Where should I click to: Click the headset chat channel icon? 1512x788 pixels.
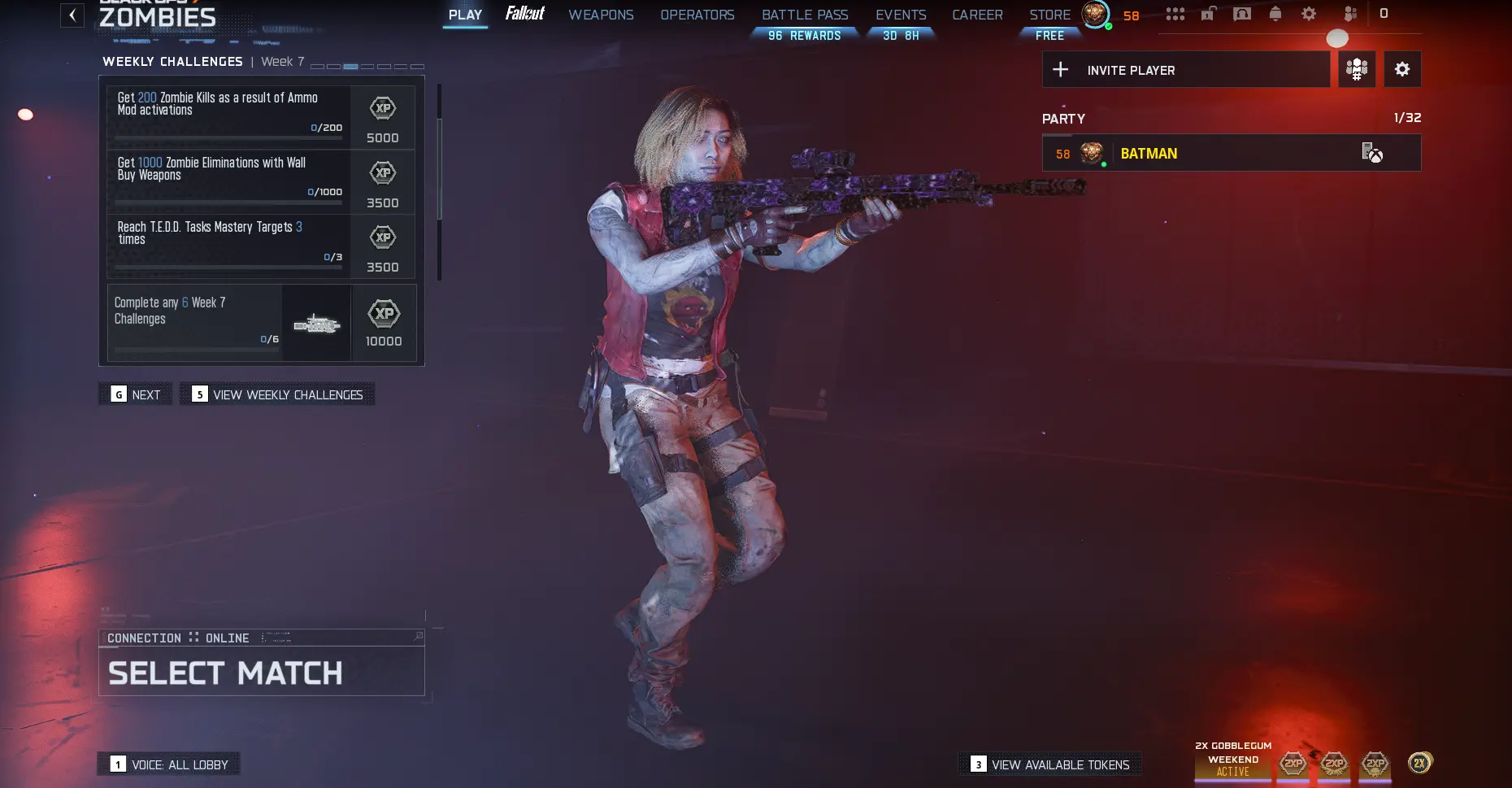point(1242,14)
